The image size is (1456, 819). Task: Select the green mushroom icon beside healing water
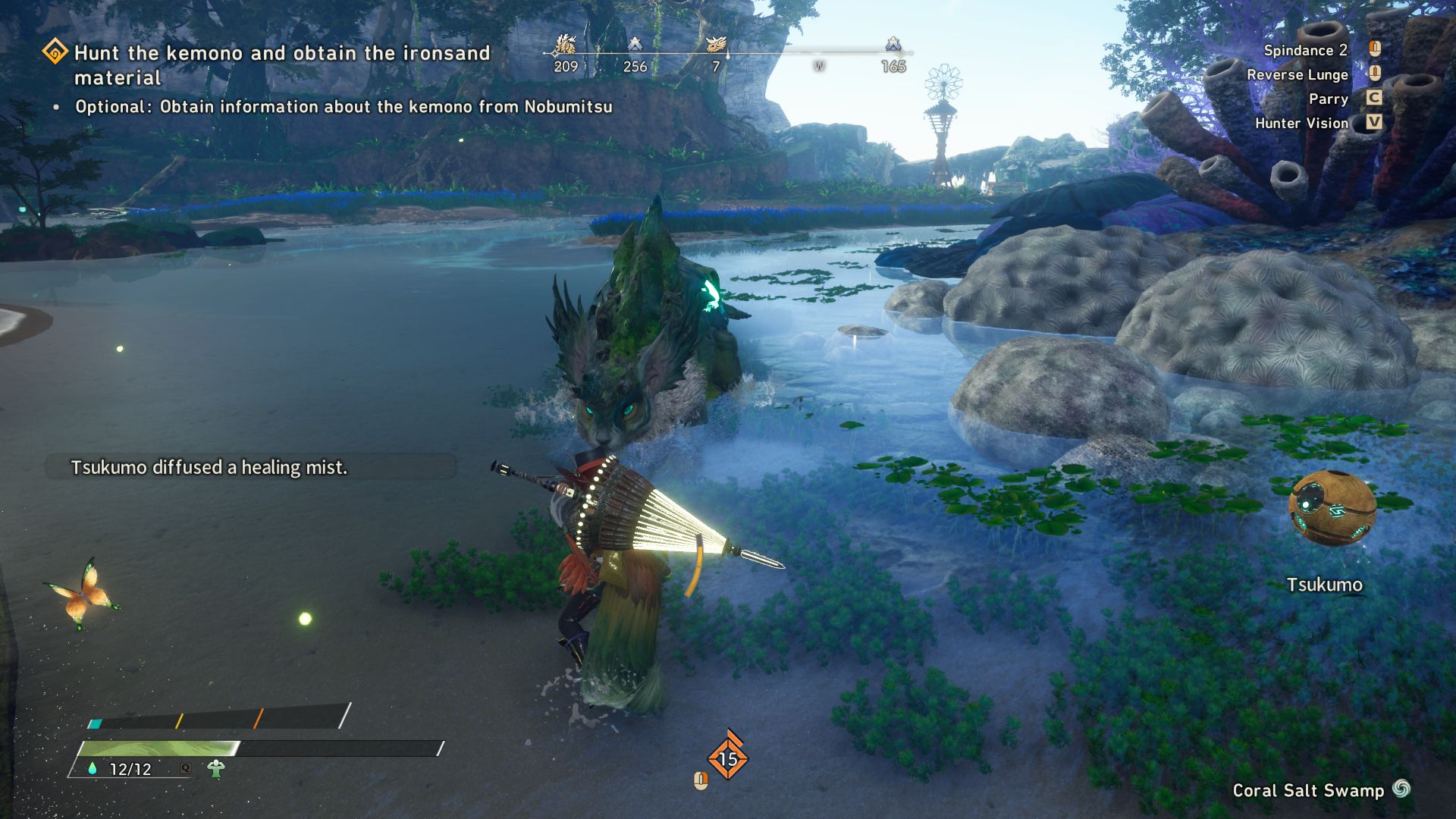(216, 769)
